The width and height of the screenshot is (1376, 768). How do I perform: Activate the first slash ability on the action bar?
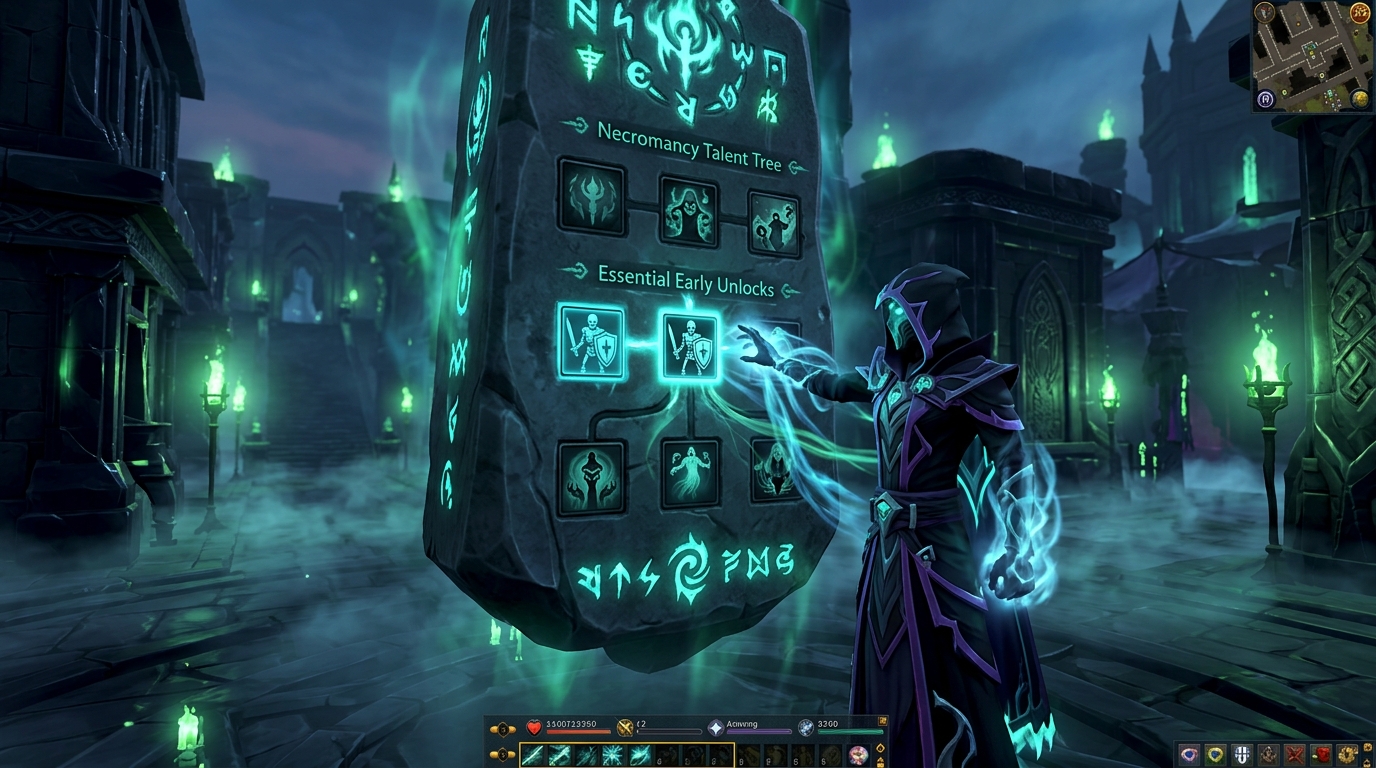point(532,755)
